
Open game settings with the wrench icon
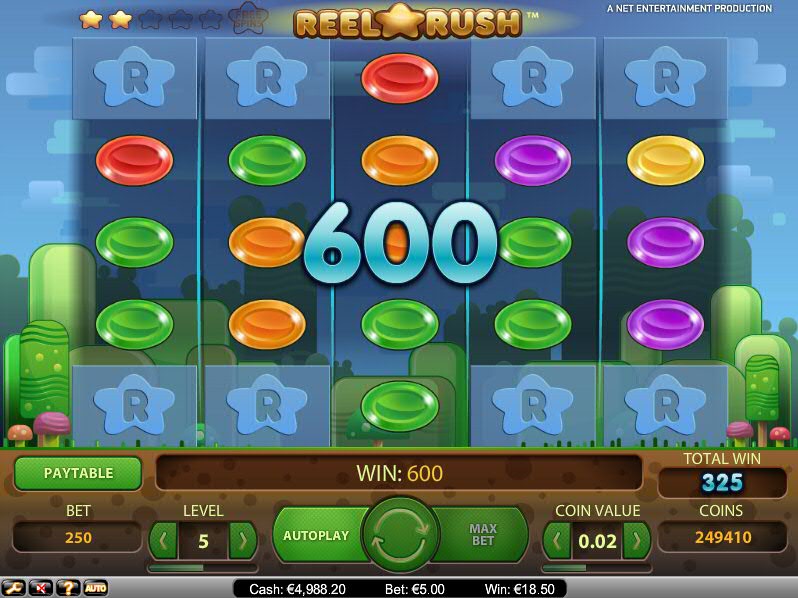click(x=13, y=588)
